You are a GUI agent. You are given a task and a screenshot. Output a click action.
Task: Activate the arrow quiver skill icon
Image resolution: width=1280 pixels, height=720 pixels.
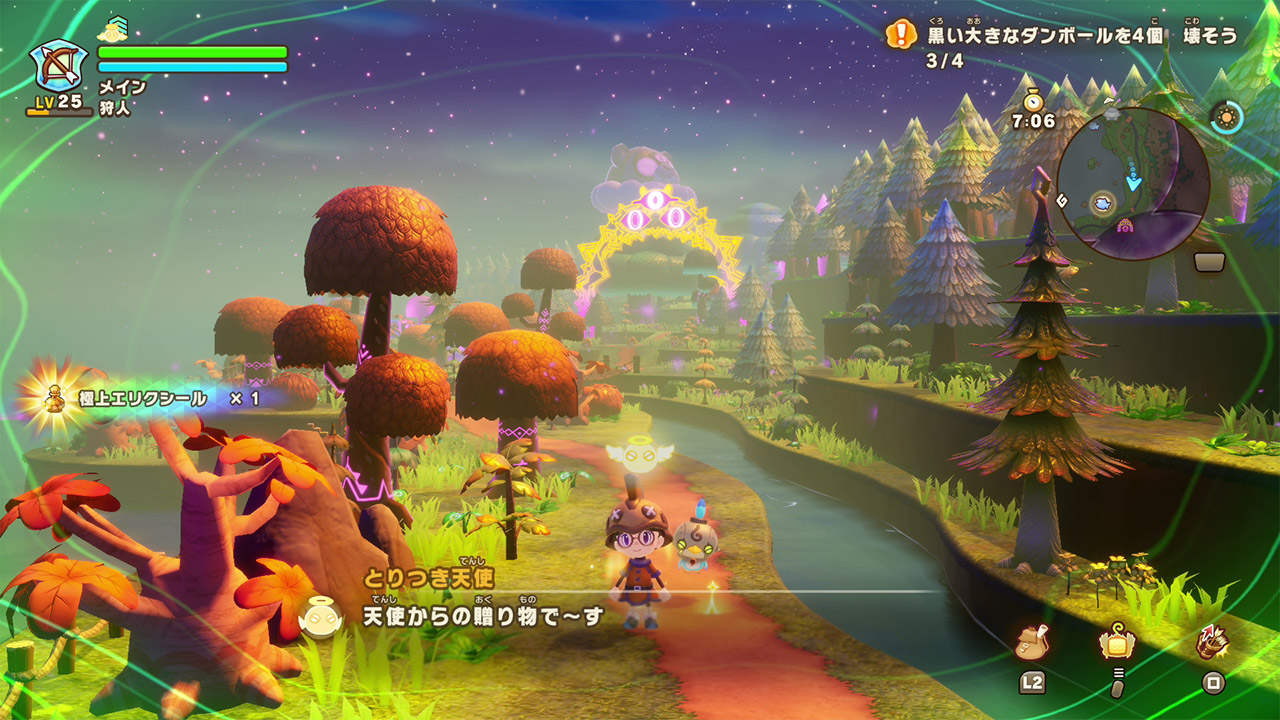pos(1213,643)
